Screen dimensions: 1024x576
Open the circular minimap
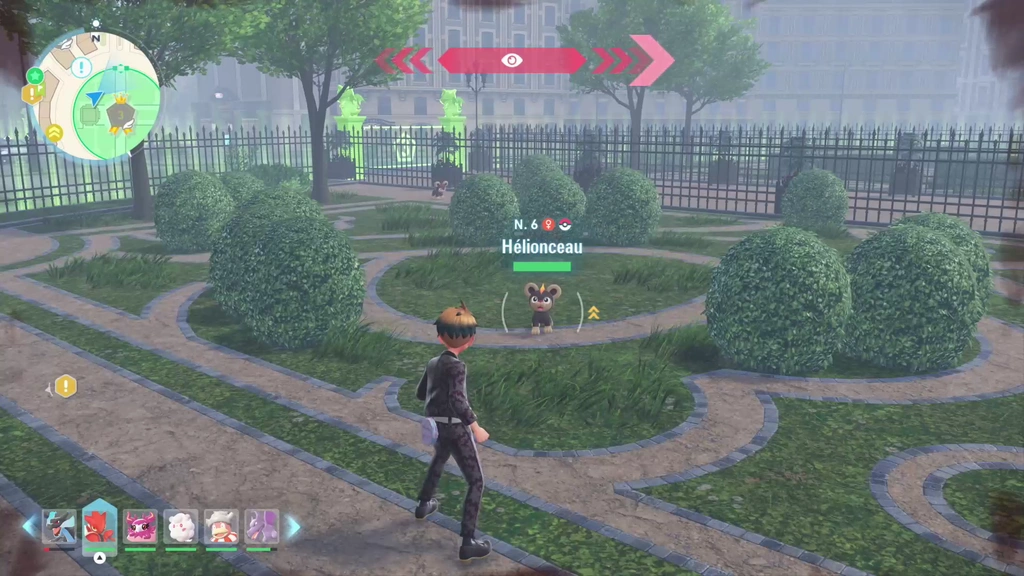[x=95, y=95]
